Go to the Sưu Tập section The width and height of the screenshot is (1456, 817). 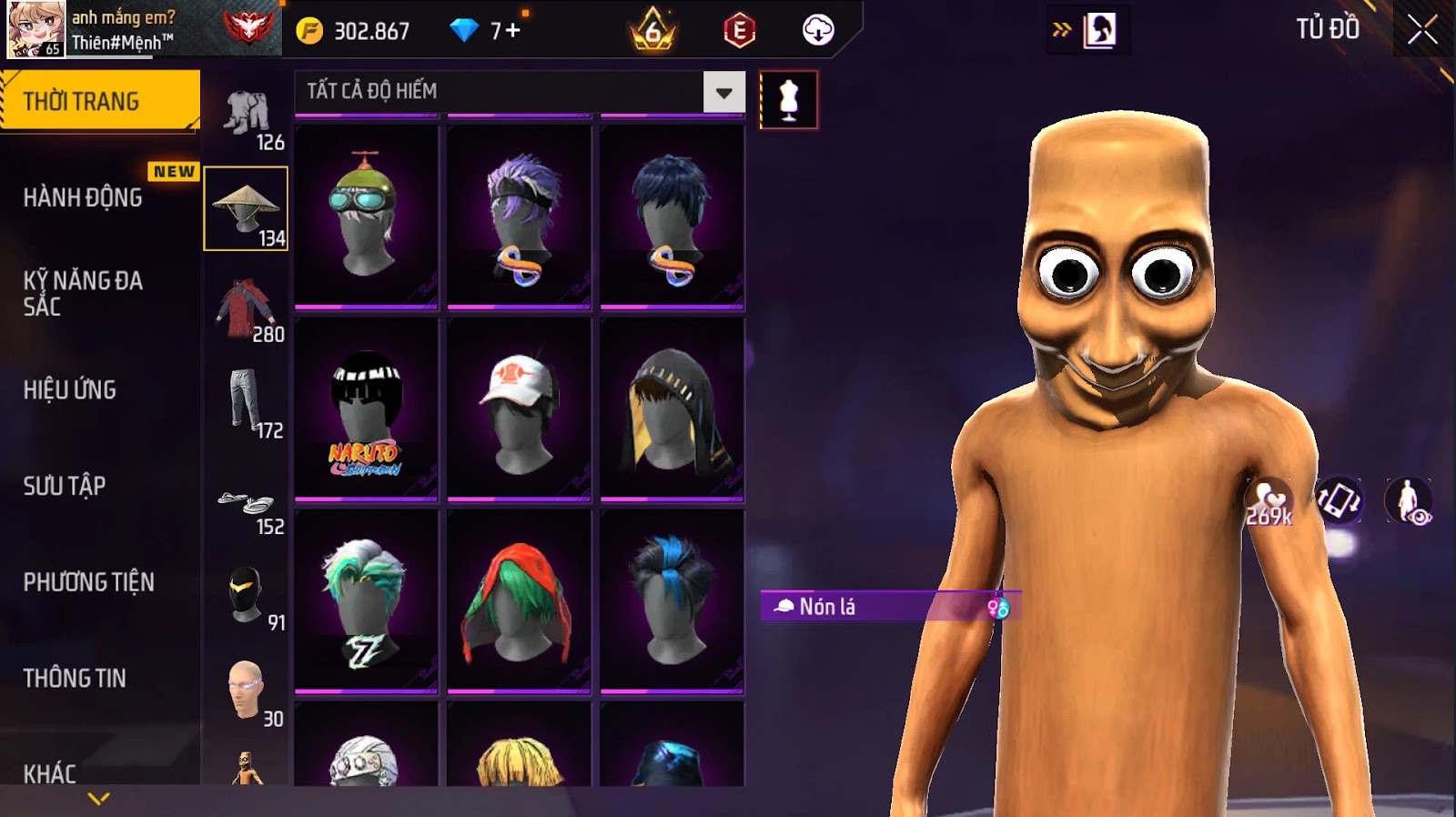click(65, 486)
